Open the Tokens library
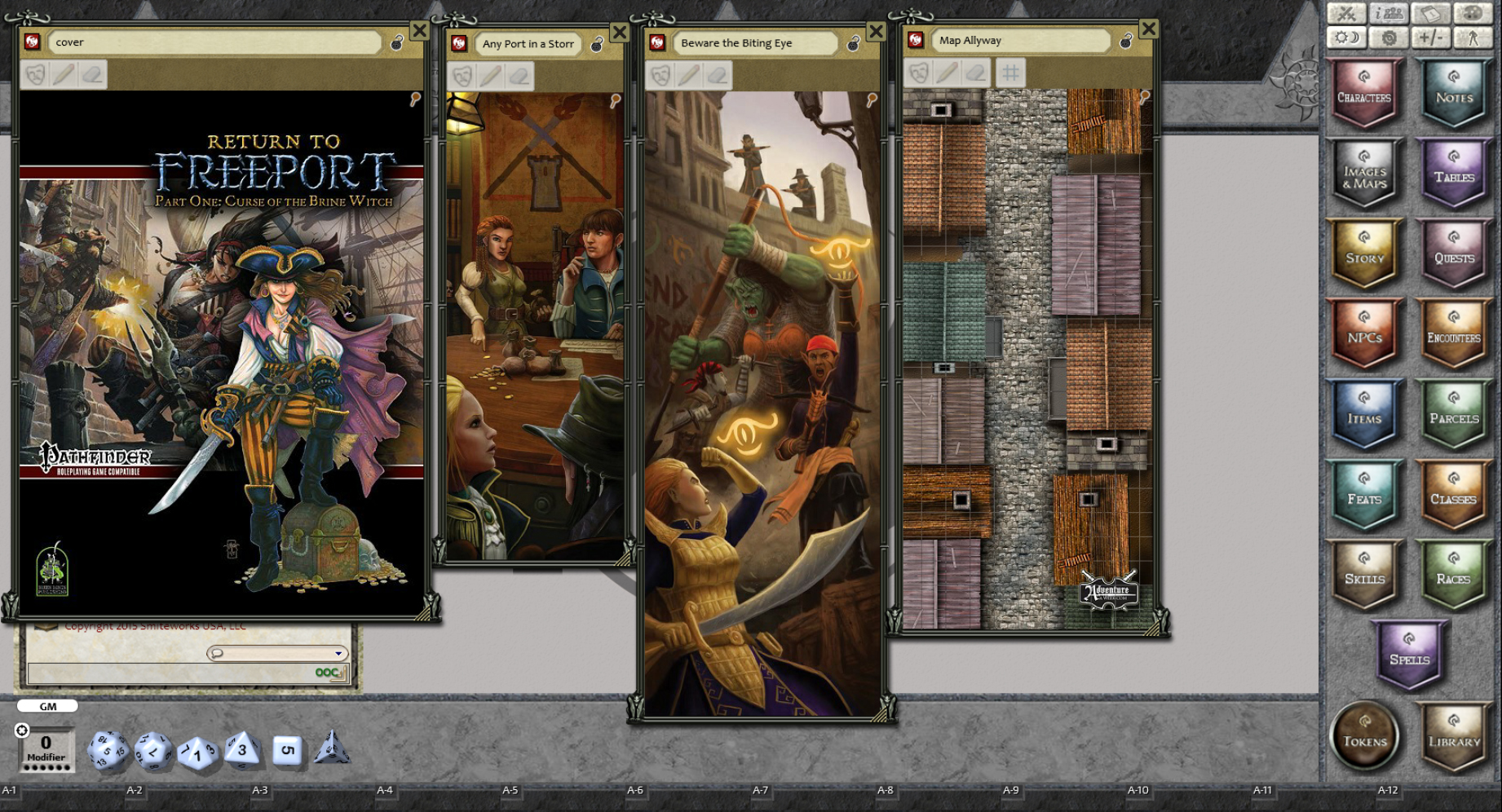Viewport: 1502px width, 812px height. click(1365, 737)
